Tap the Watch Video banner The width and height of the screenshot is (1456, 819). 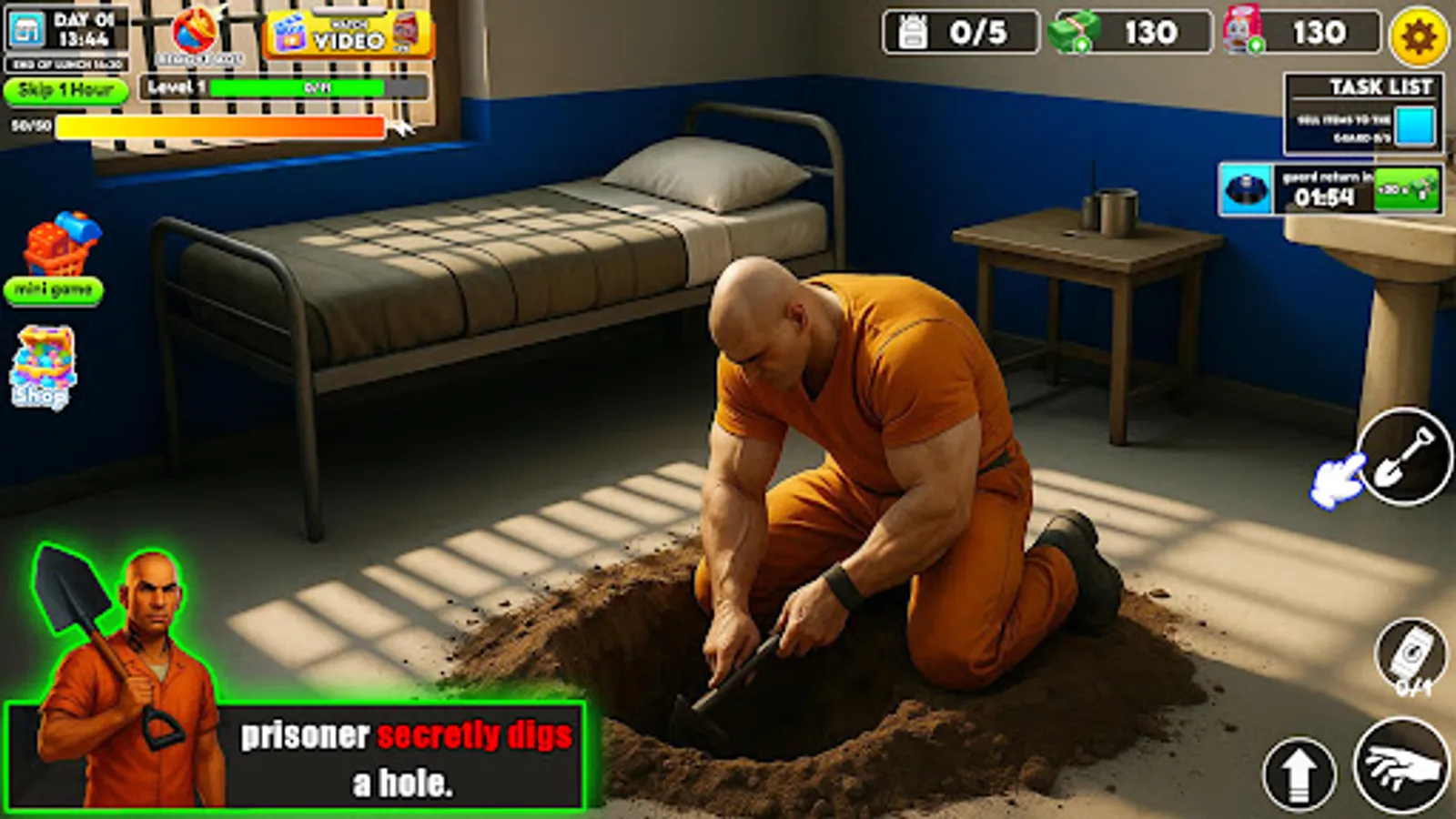(346, 30)
